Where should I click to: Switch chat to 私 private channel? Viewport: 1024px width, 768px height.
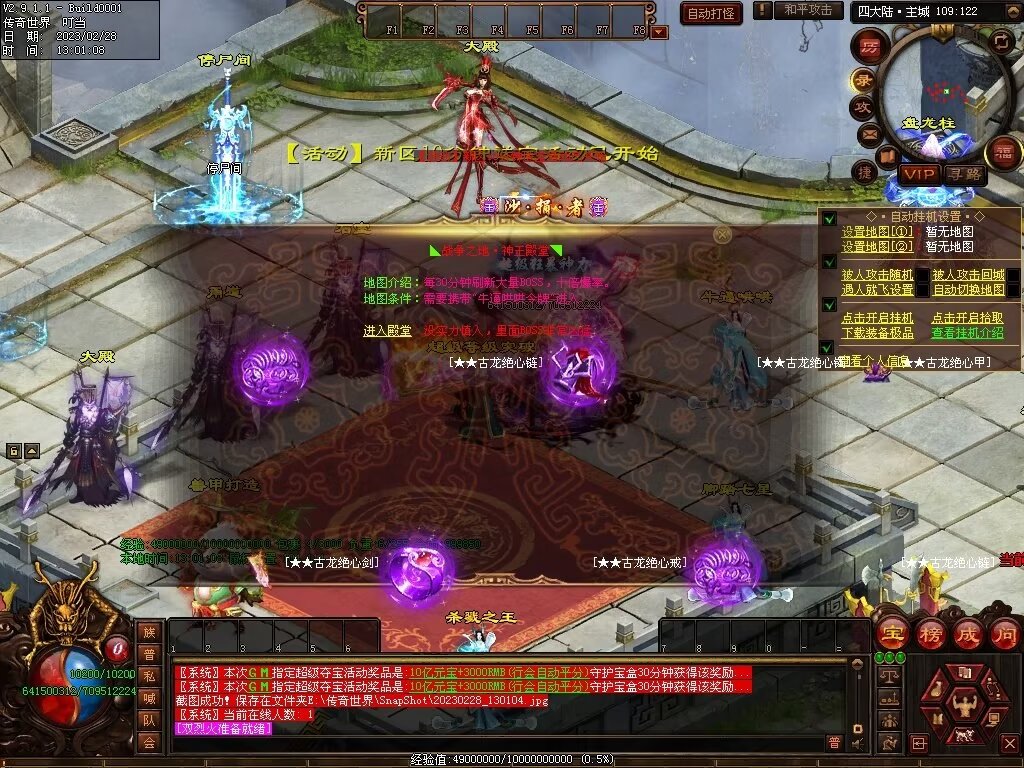(x=149, y=676)
